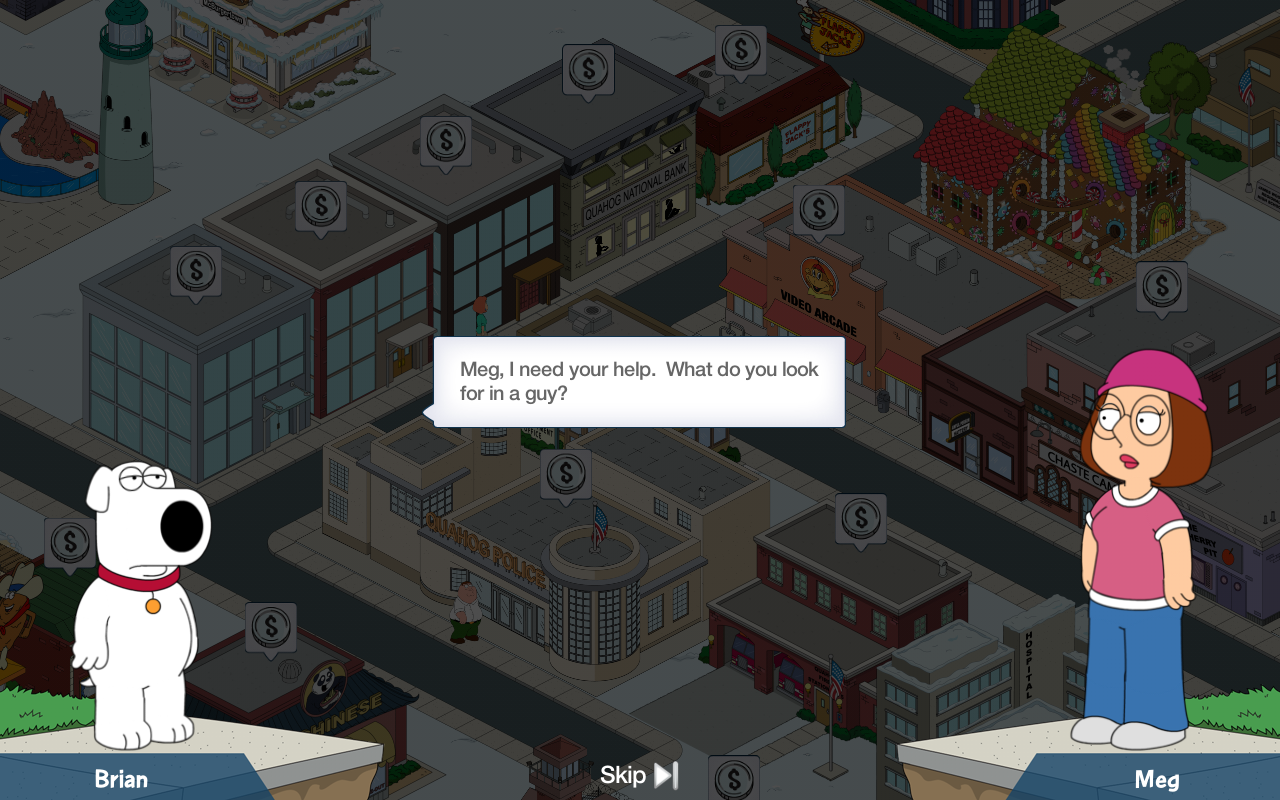Collect coin above Flappy Jack's restaurant
Screen dimensions: 1280x800
[740, 49]
